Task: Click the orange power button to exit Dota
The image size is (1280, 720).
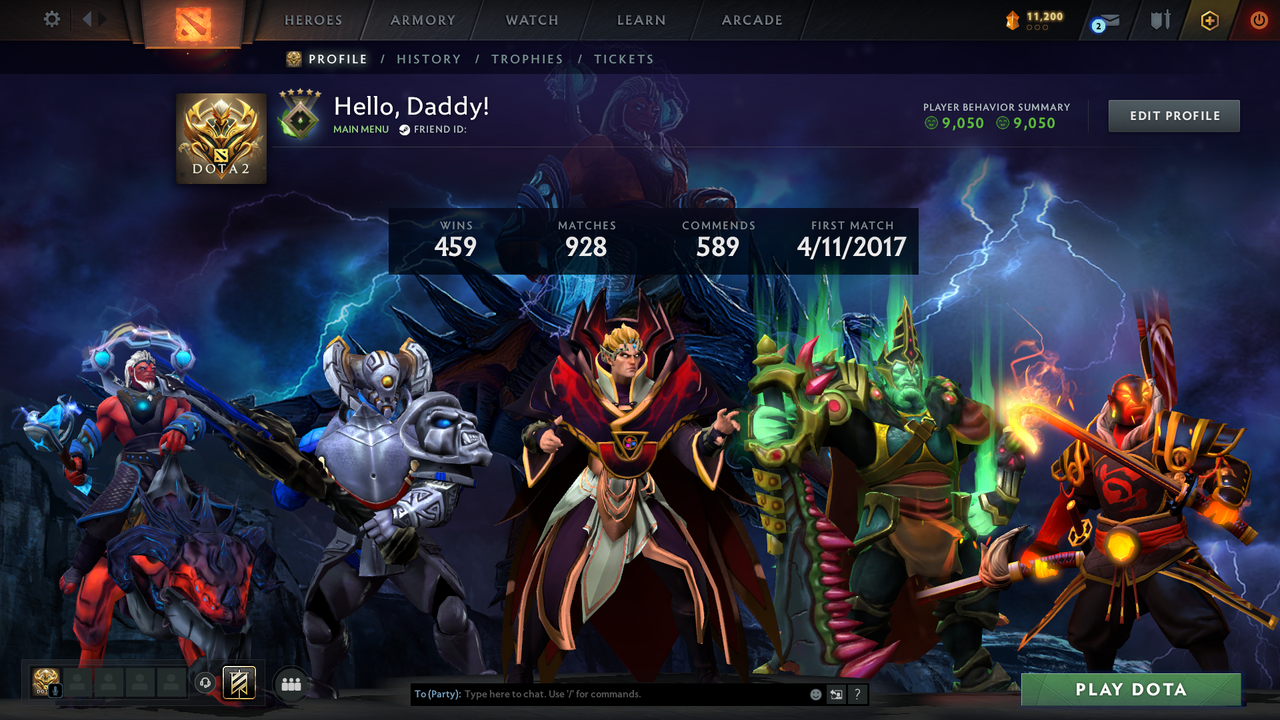Action: coord(1258,19)
